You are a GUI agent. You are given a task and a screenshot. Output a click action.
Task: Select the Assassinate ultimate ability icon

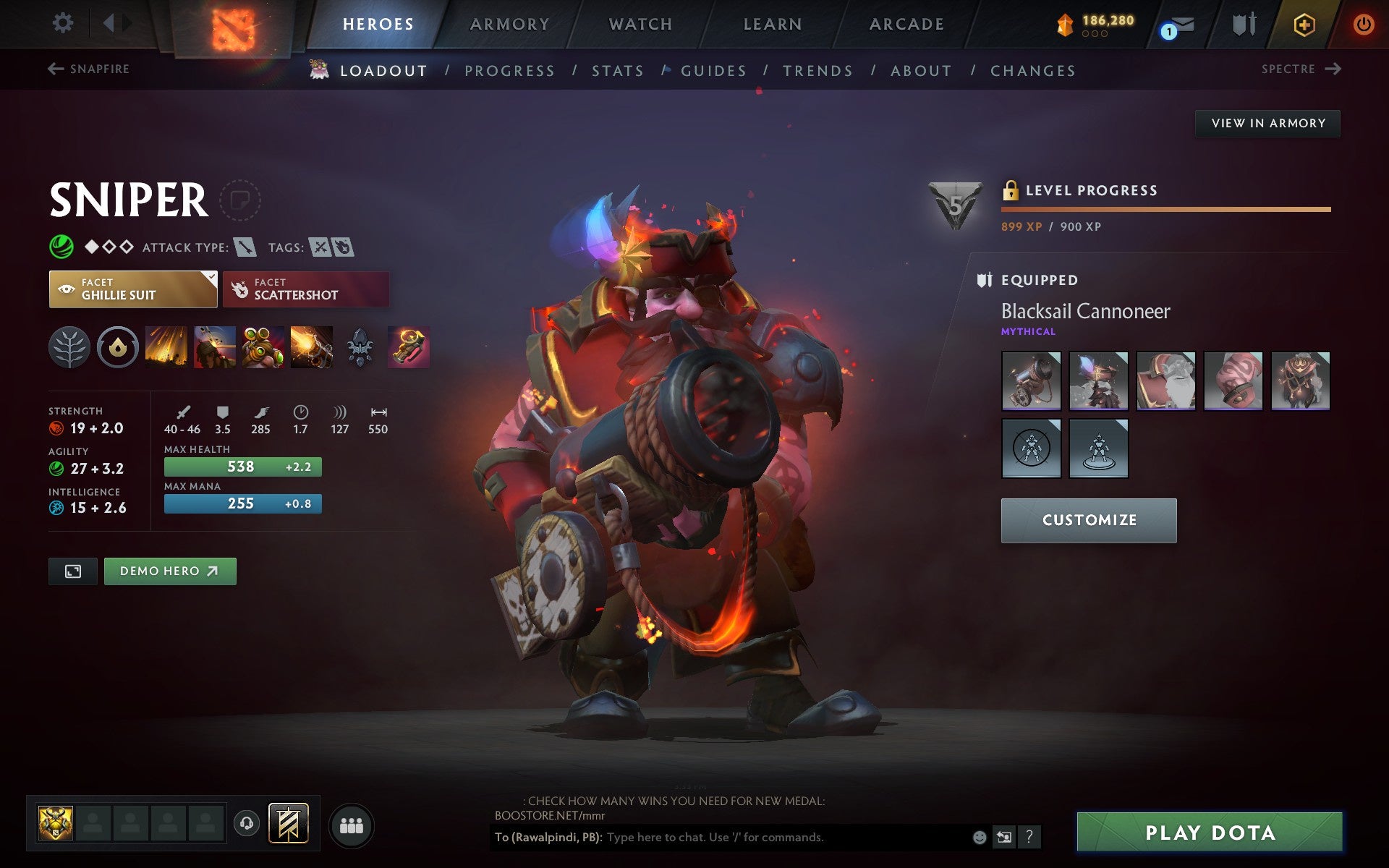(310, 347)
